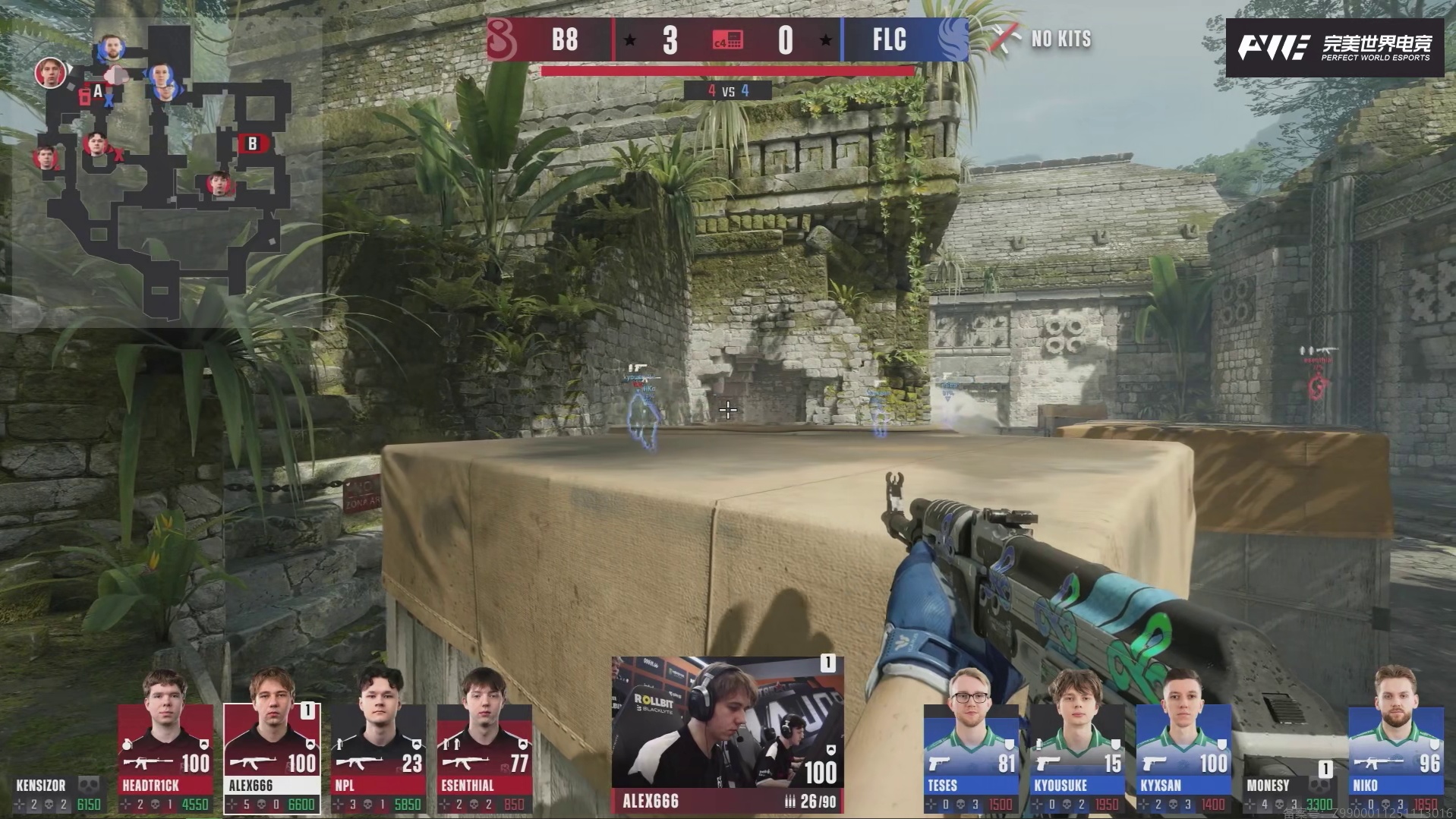The image size is (1456, 819).
Task: Select the A bombsite marker on minimap
Action: click(x=97, y=92)
